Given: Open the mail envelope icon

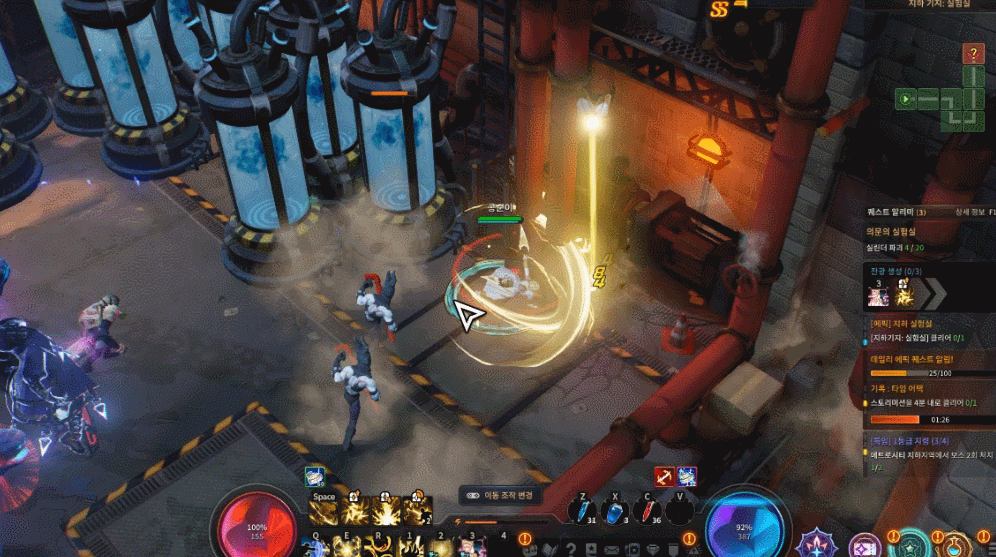Looking at the screenshot, I should (611, 549).
